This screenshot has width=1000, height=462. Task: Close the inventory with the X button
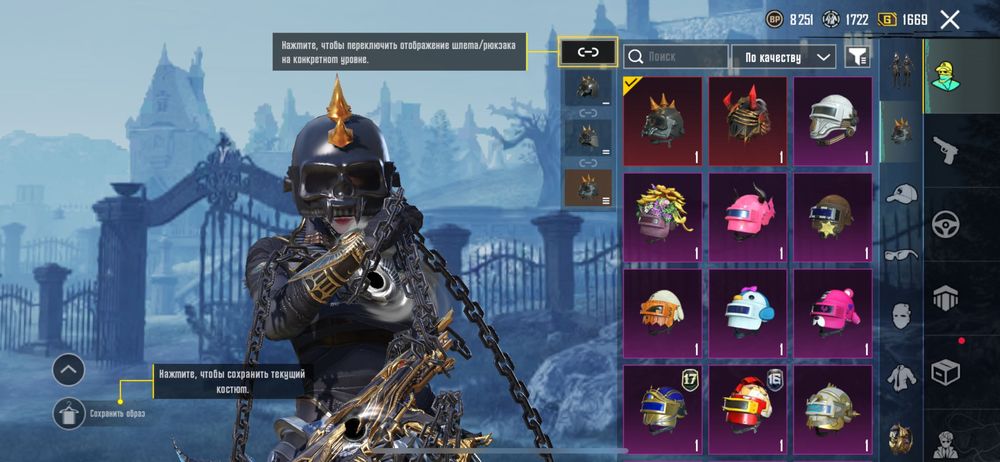click(950, 19)
